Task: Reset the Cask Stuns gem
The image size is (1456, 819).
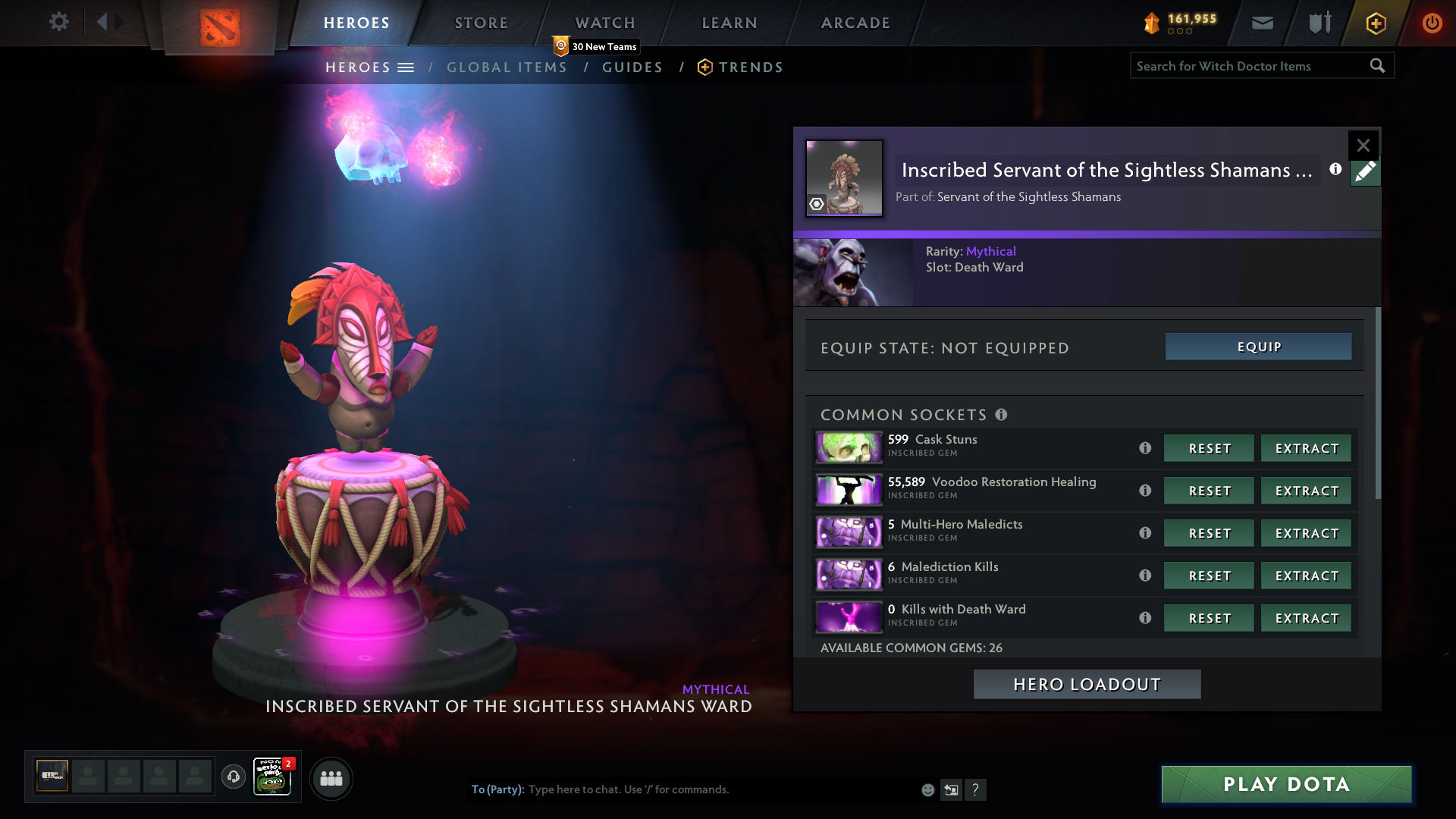Action: [1209, 448]
